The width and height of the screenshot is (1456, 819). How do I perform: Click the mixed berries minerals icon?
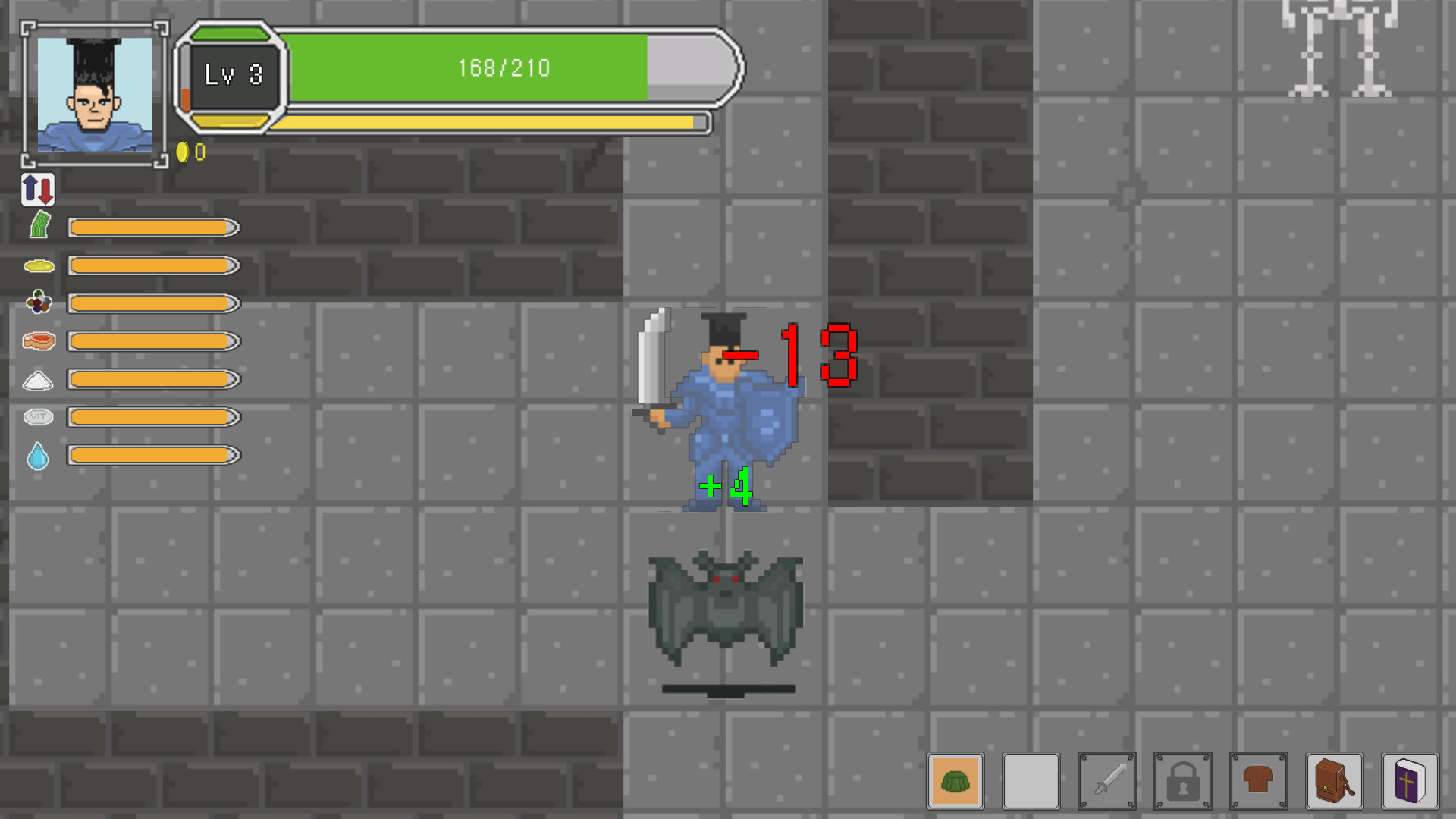38,303
